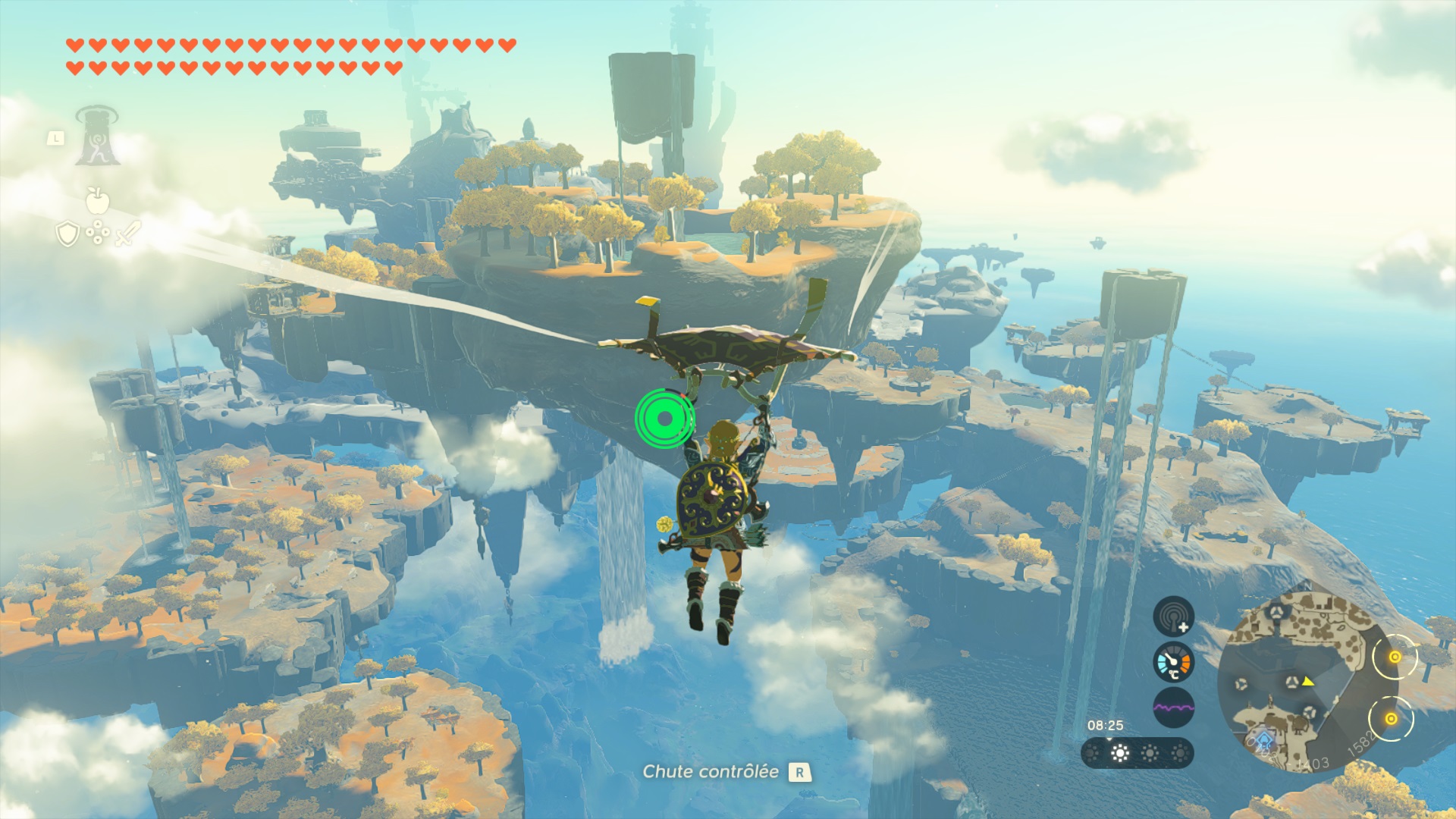This screenshot has width=1456, height=819.
Task: Select the blue shrine marker on minimap
Action: click(1262, 740)
